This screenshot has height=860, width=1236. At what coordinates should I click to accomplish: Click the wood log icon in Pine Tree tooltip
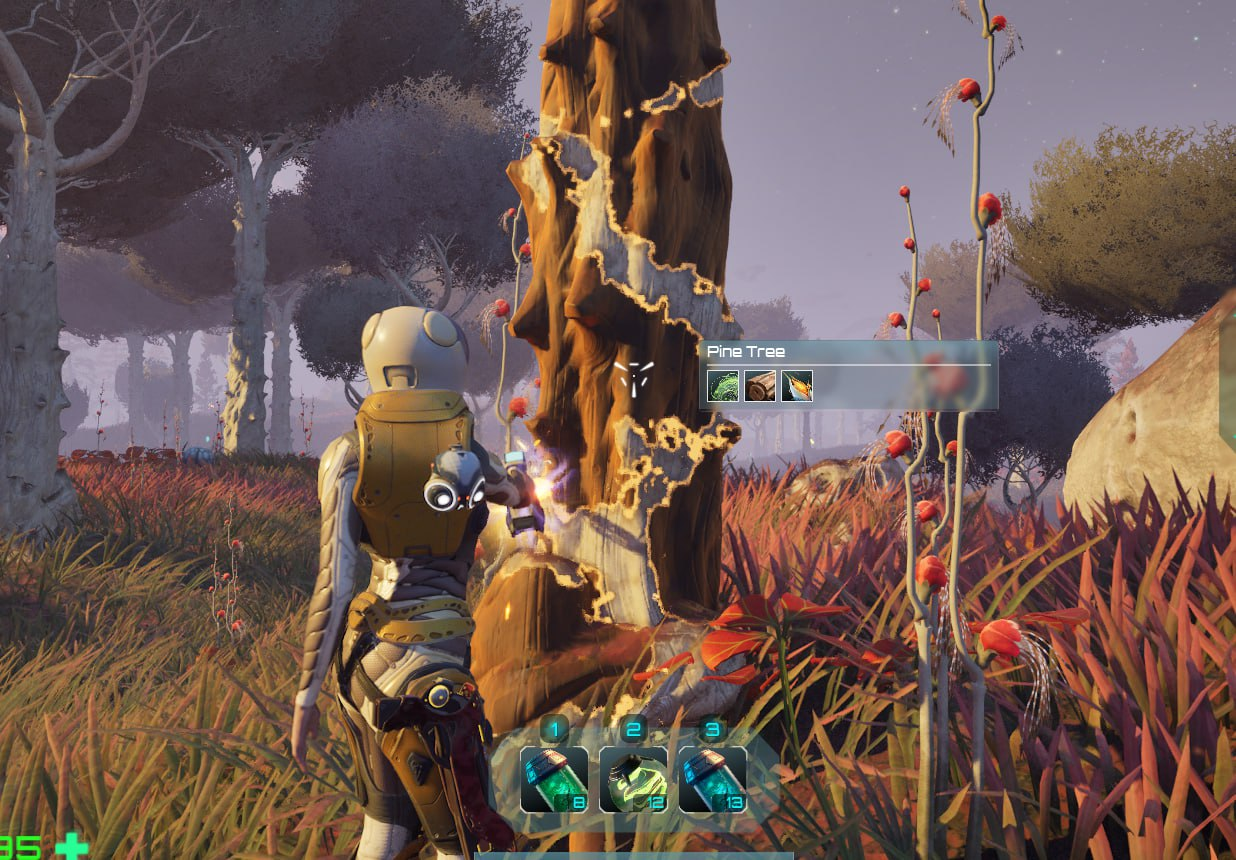pos(760,386)
